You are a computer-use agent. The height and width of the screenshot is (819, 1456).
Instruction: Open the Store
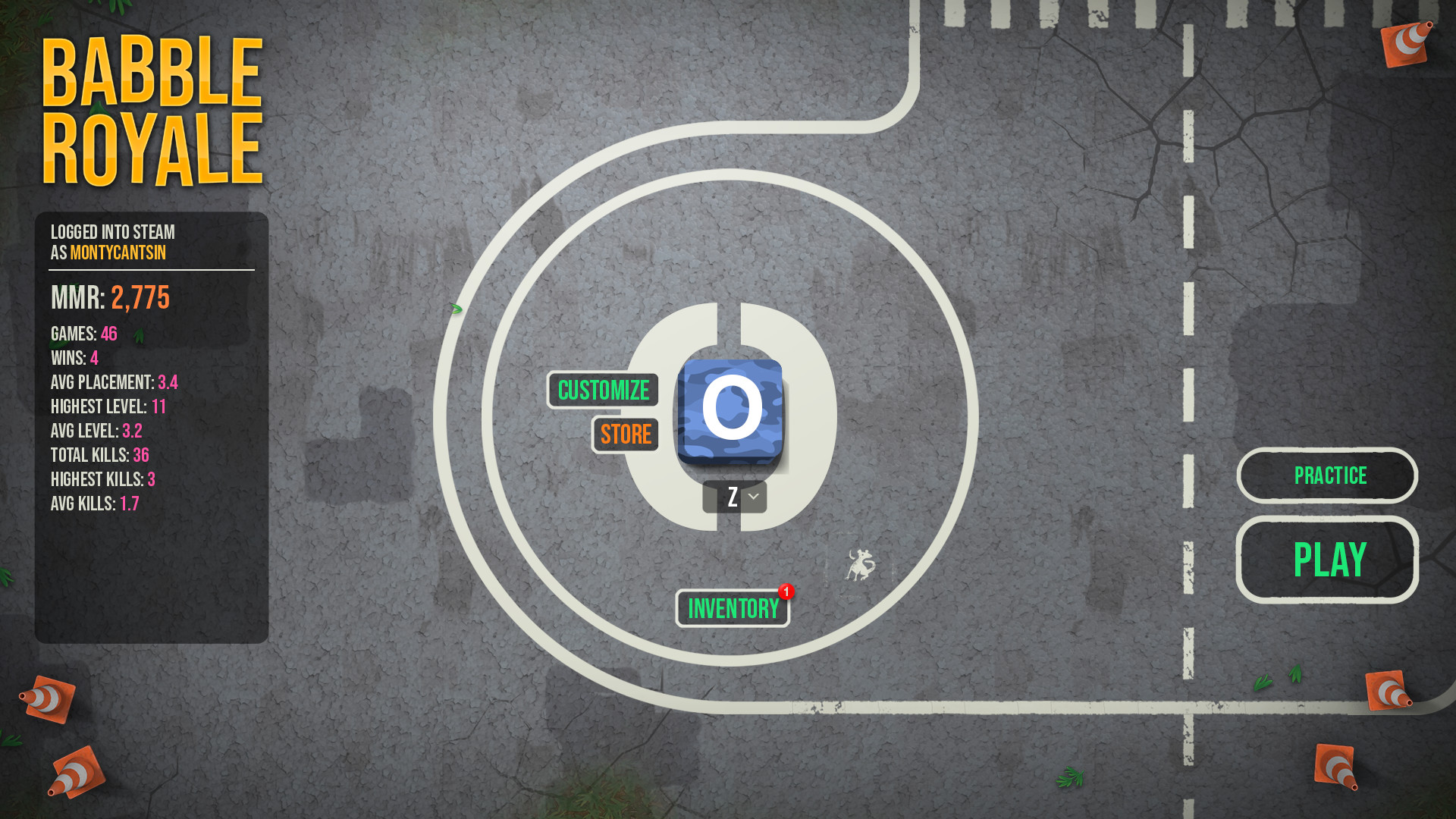625,435
